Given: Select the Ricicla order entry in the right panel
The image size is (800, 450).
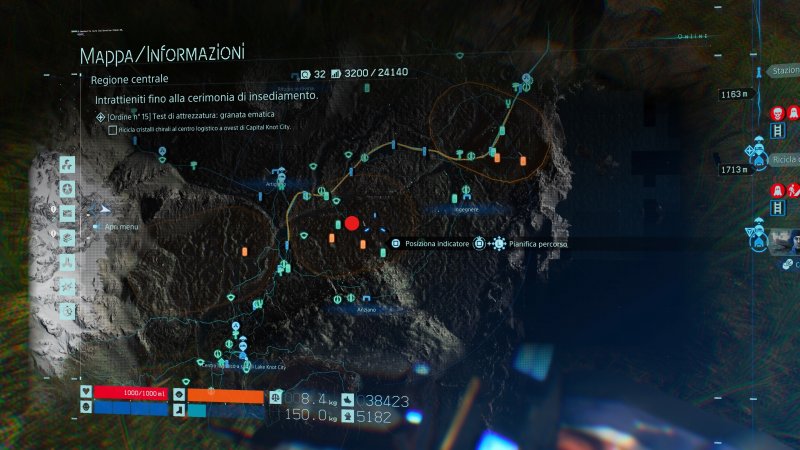Looking at the screenshot, I should (x=784, y=160).
